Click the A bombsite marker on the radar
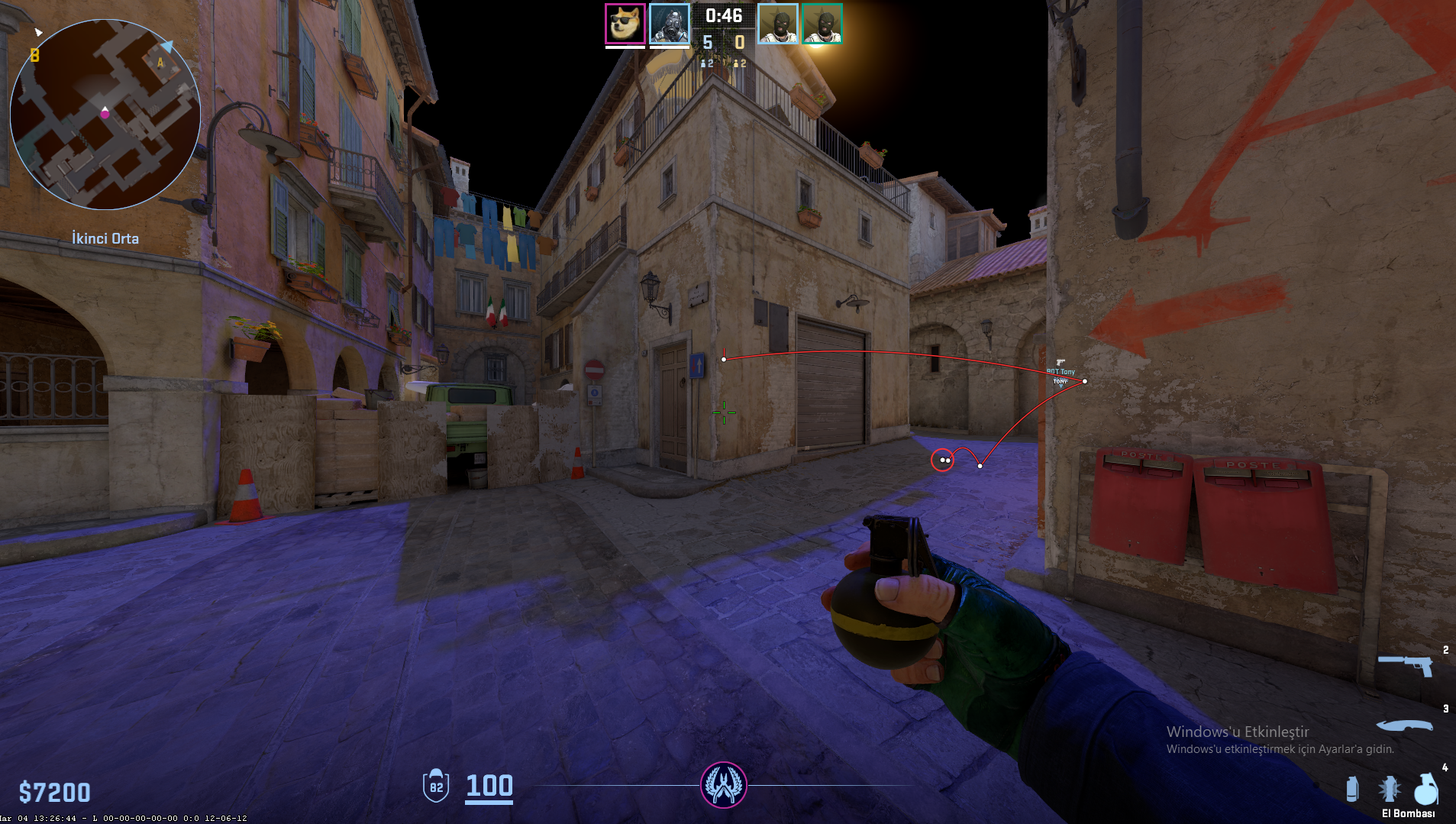Viewport: 1456px width, 824px height. click(160, 63)
